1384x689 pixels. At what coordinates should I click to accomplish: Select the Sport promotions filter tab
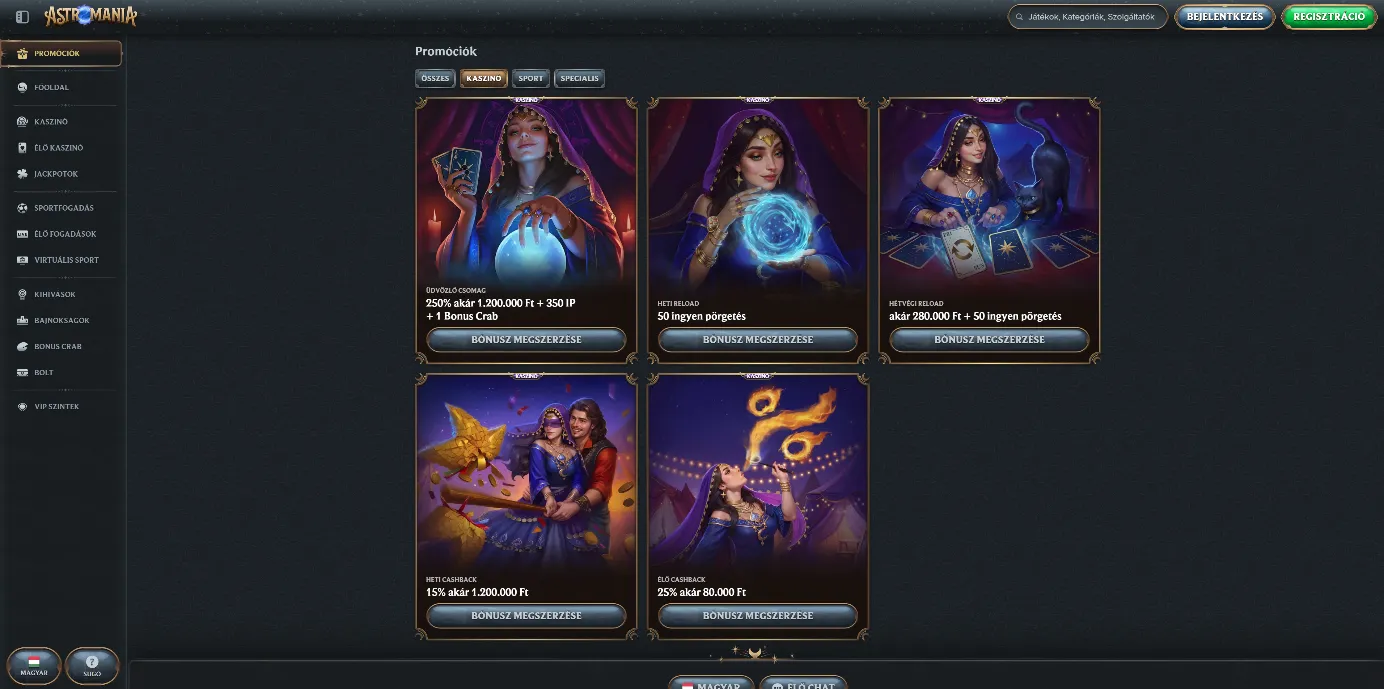[531, 78]
